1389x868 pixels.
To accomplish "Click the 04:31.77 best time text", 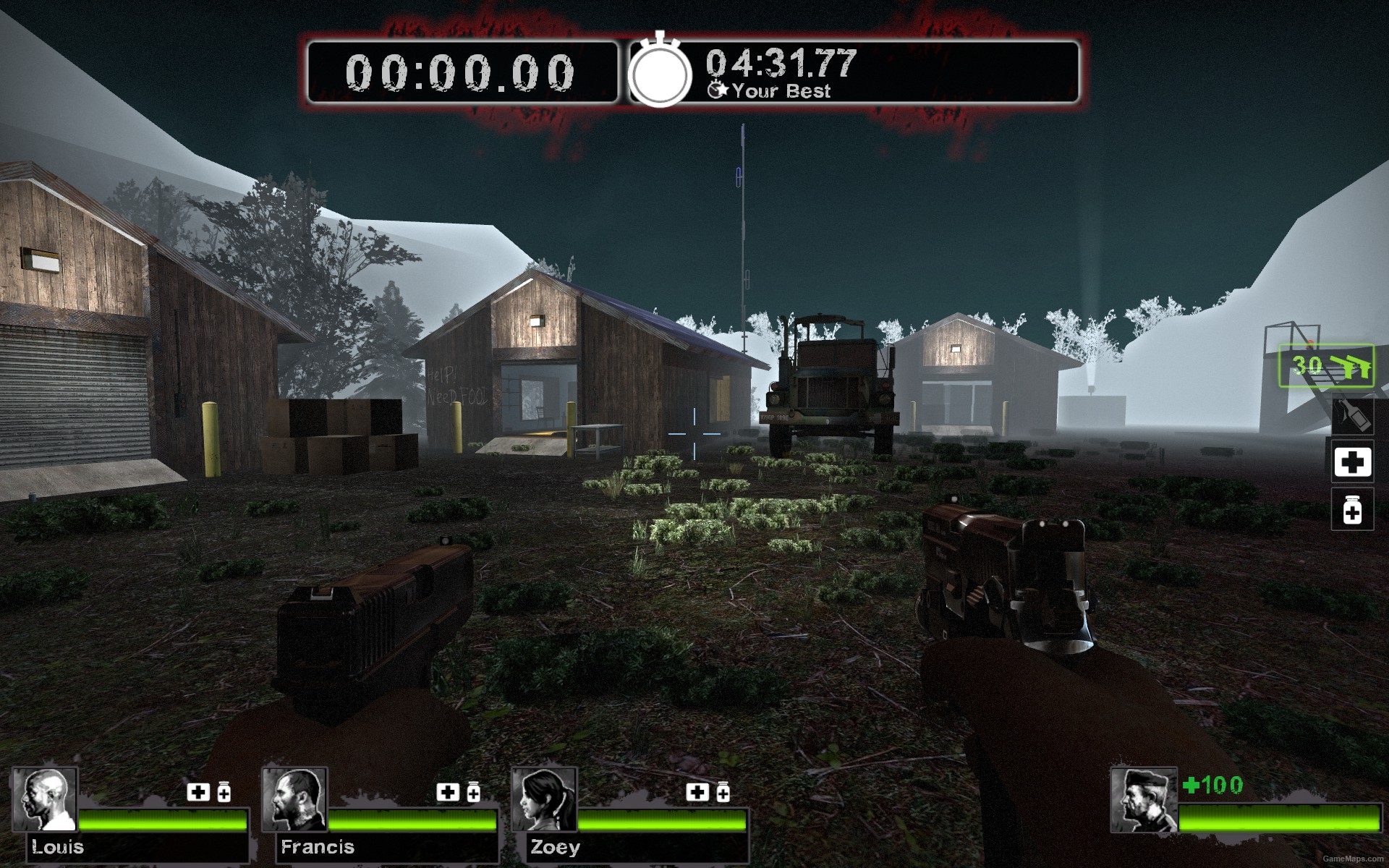I will click(780, 64).
